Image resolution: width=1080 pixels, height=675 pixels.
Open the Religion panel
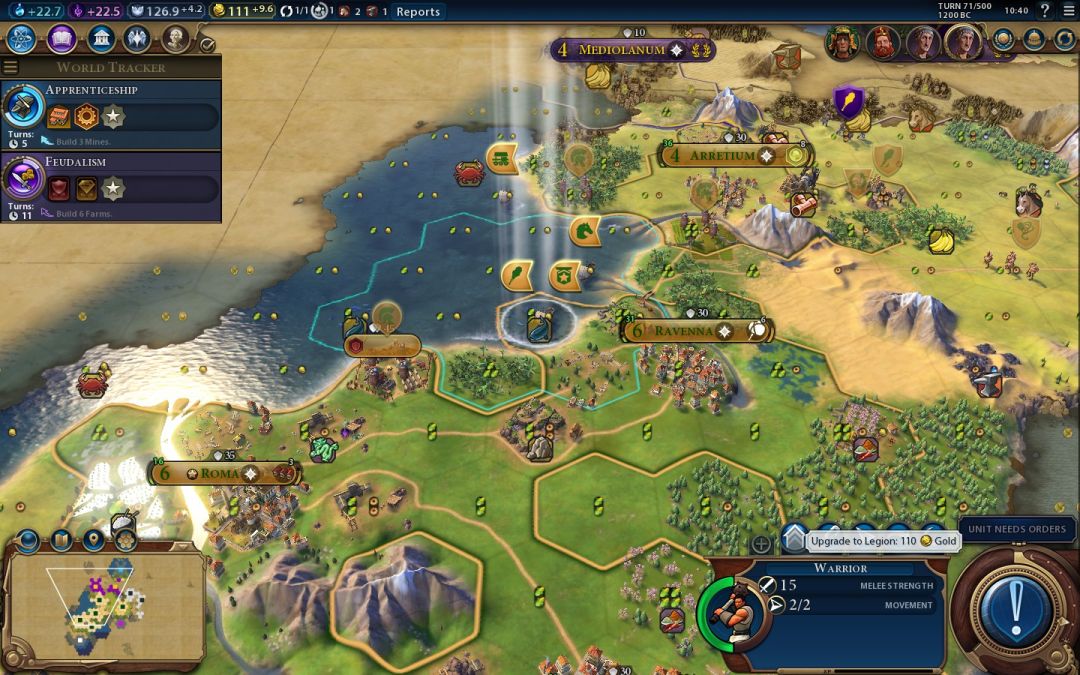click(138, 39)
